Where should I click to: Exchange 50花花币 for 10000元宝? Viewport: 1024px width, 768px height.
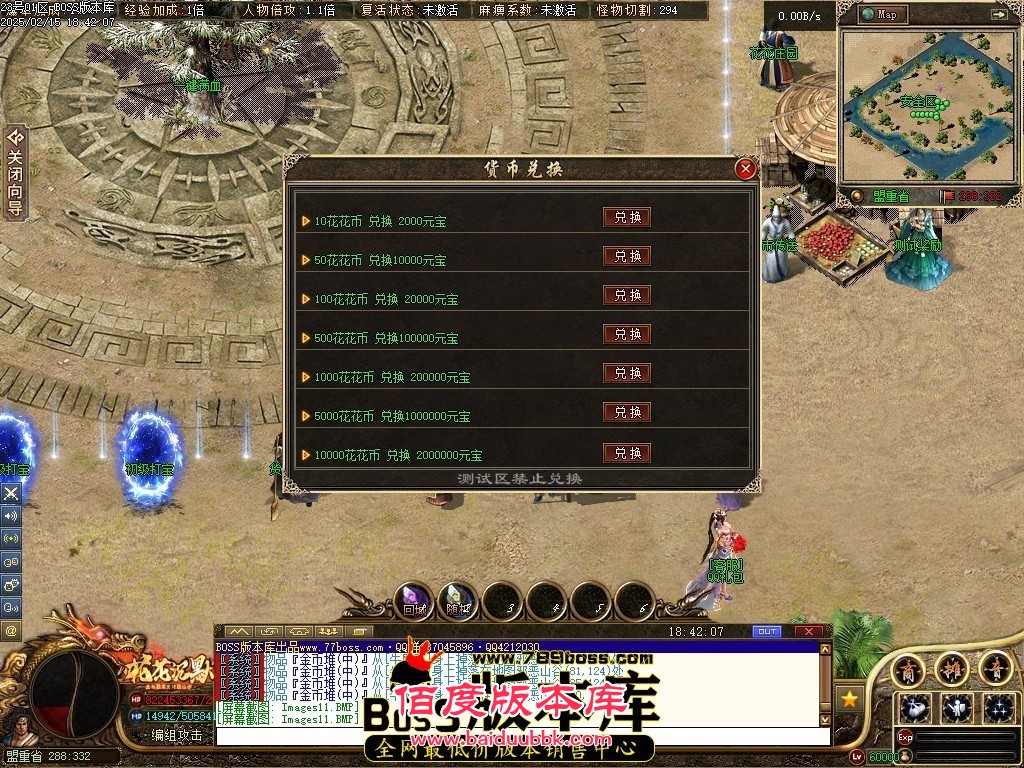click(627, 256)
